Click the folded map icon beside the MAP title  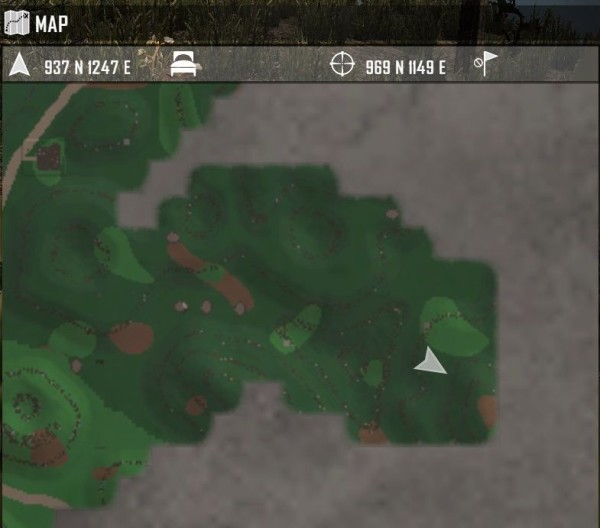[x=17, y=22]
